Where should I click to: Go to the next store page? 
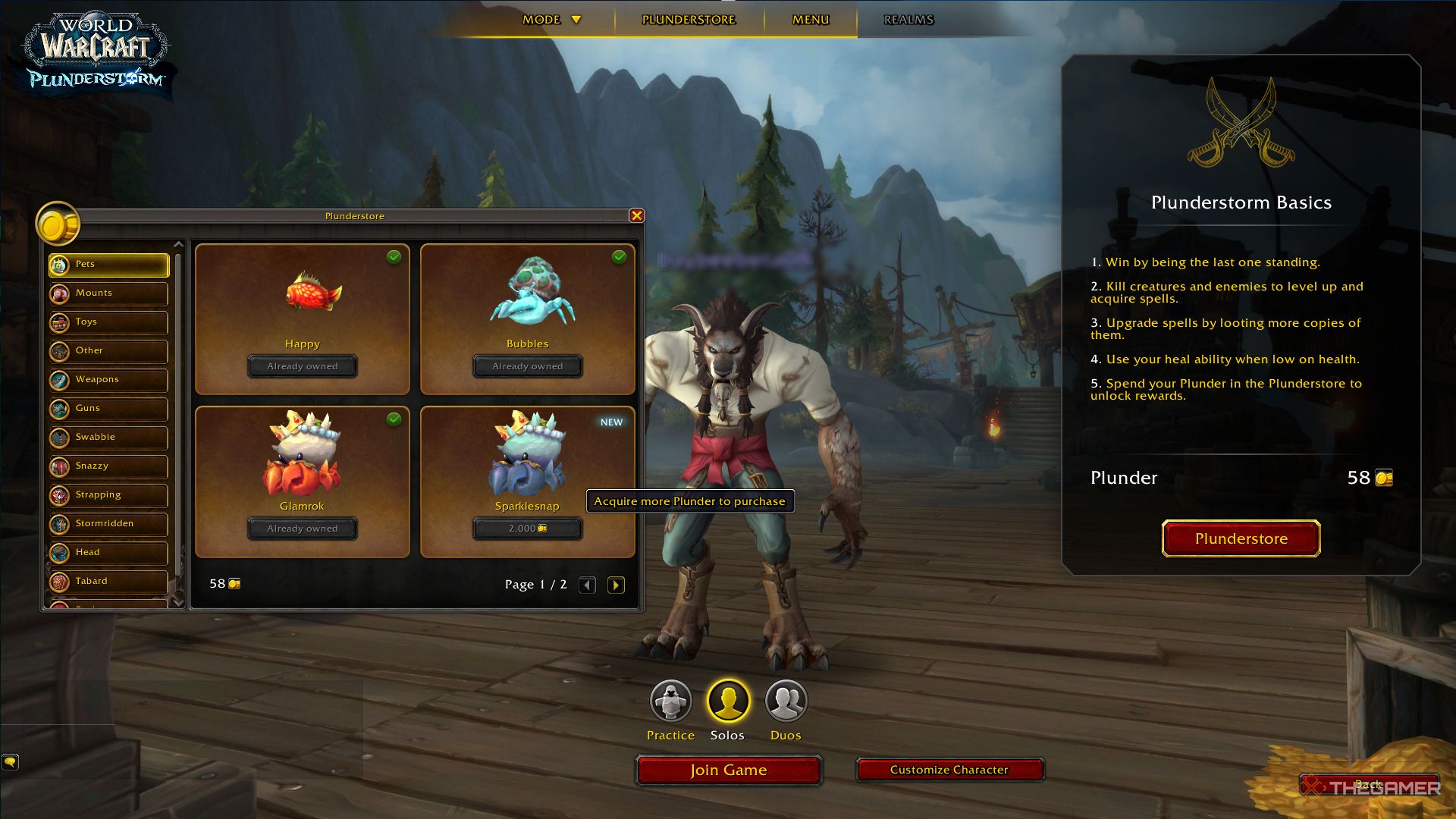coord(616,585)
